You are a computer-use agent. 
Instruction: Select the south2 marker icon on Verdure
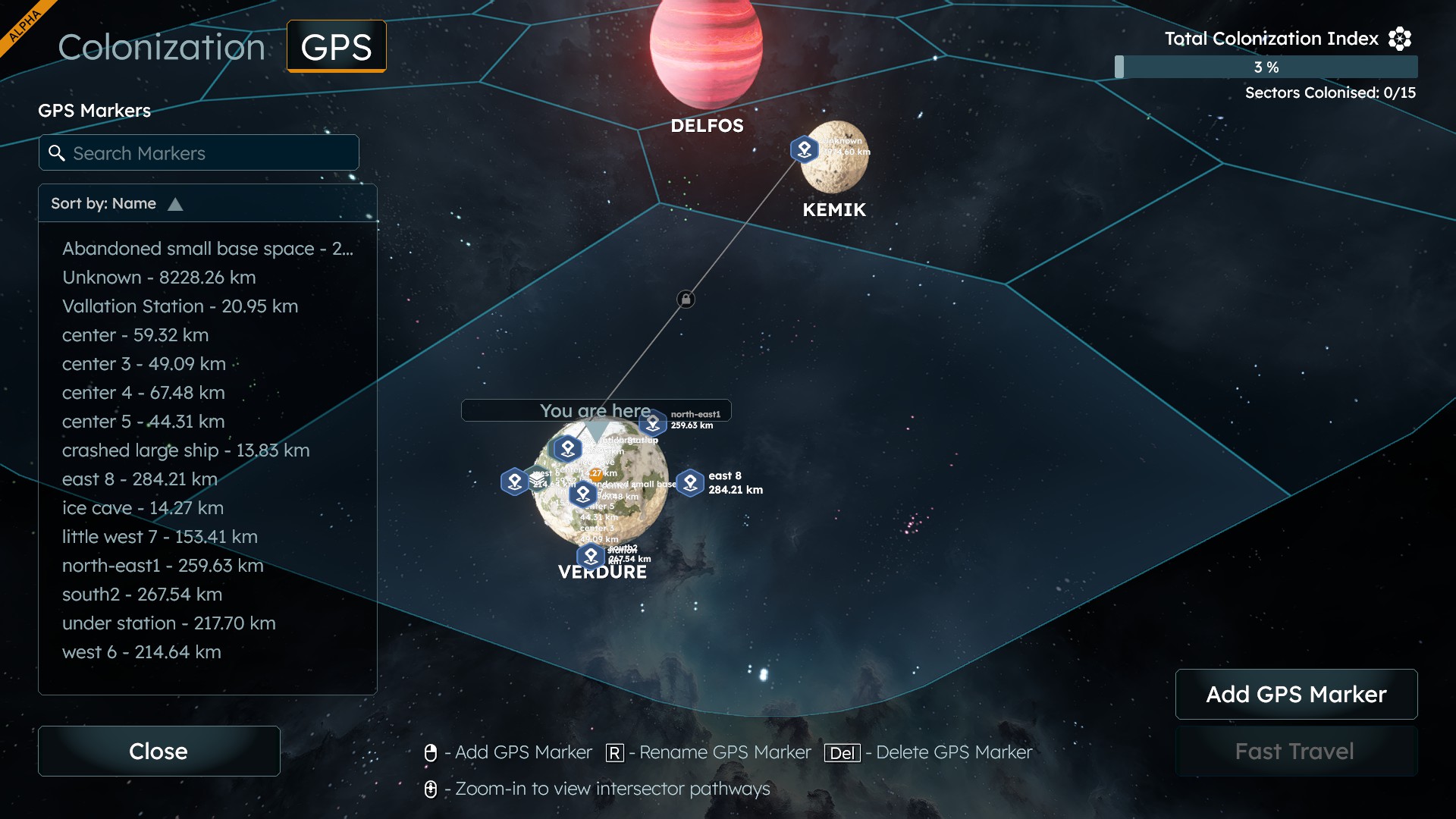(x=591, y=557)
